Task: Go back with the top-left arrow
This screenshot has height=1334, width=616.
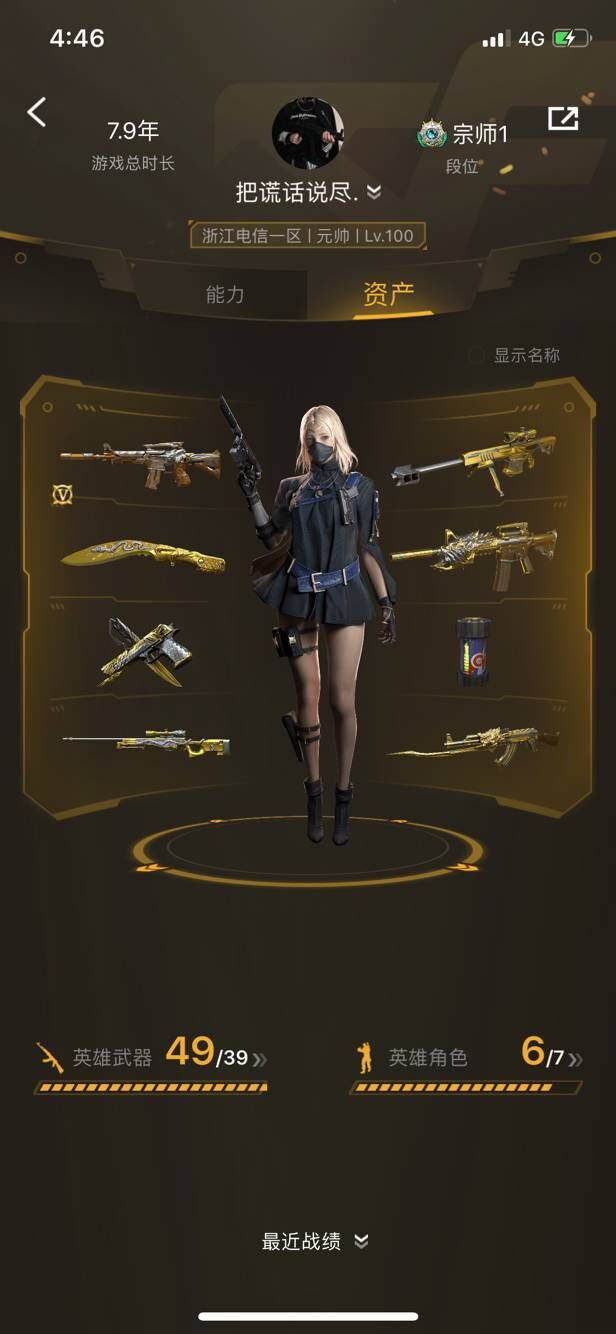Action: [37, 112]
